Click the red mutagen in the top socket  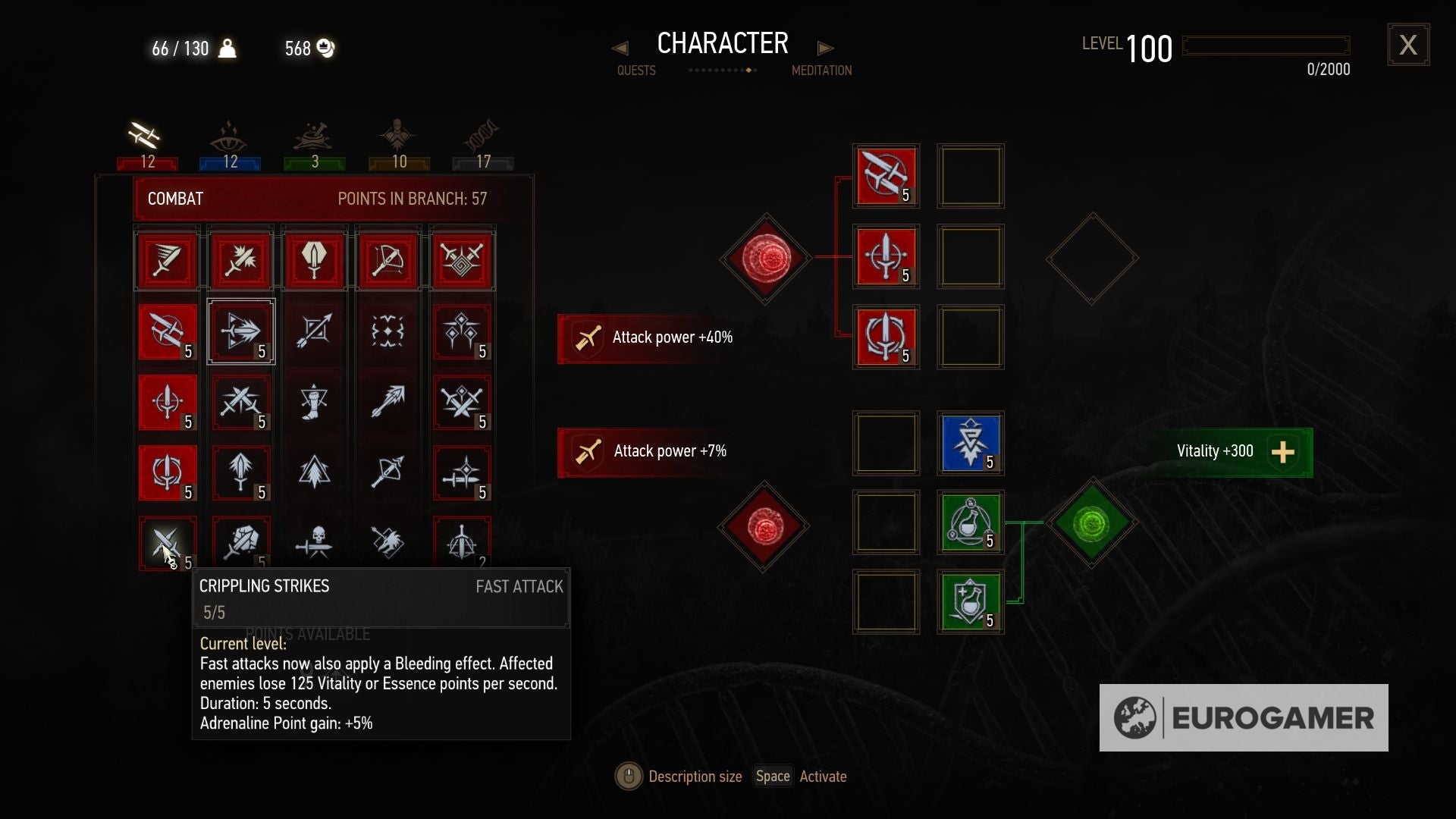pyautogui.click(x=764, y=258)
